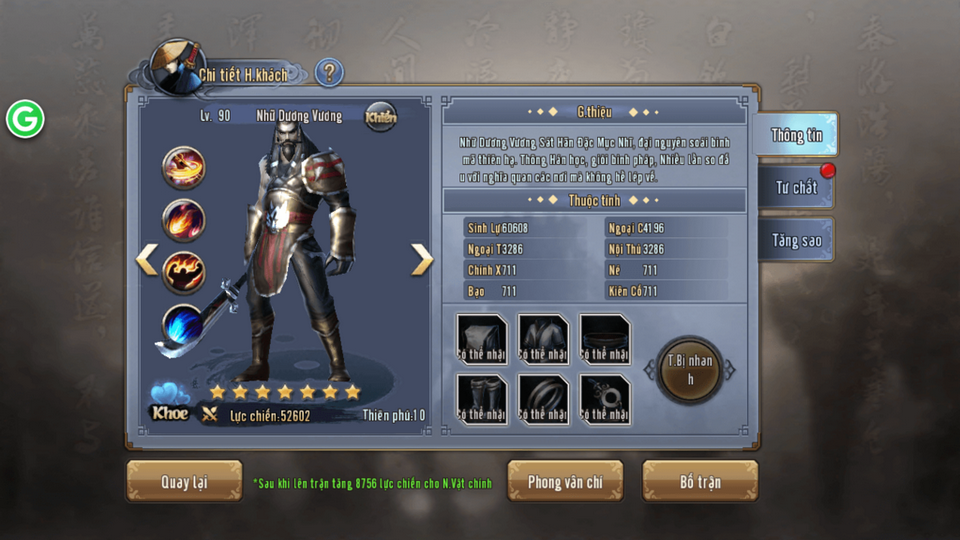The image size is (960, 540).
Task: Show the next hero with right arrow
Action: coord(422,260)
